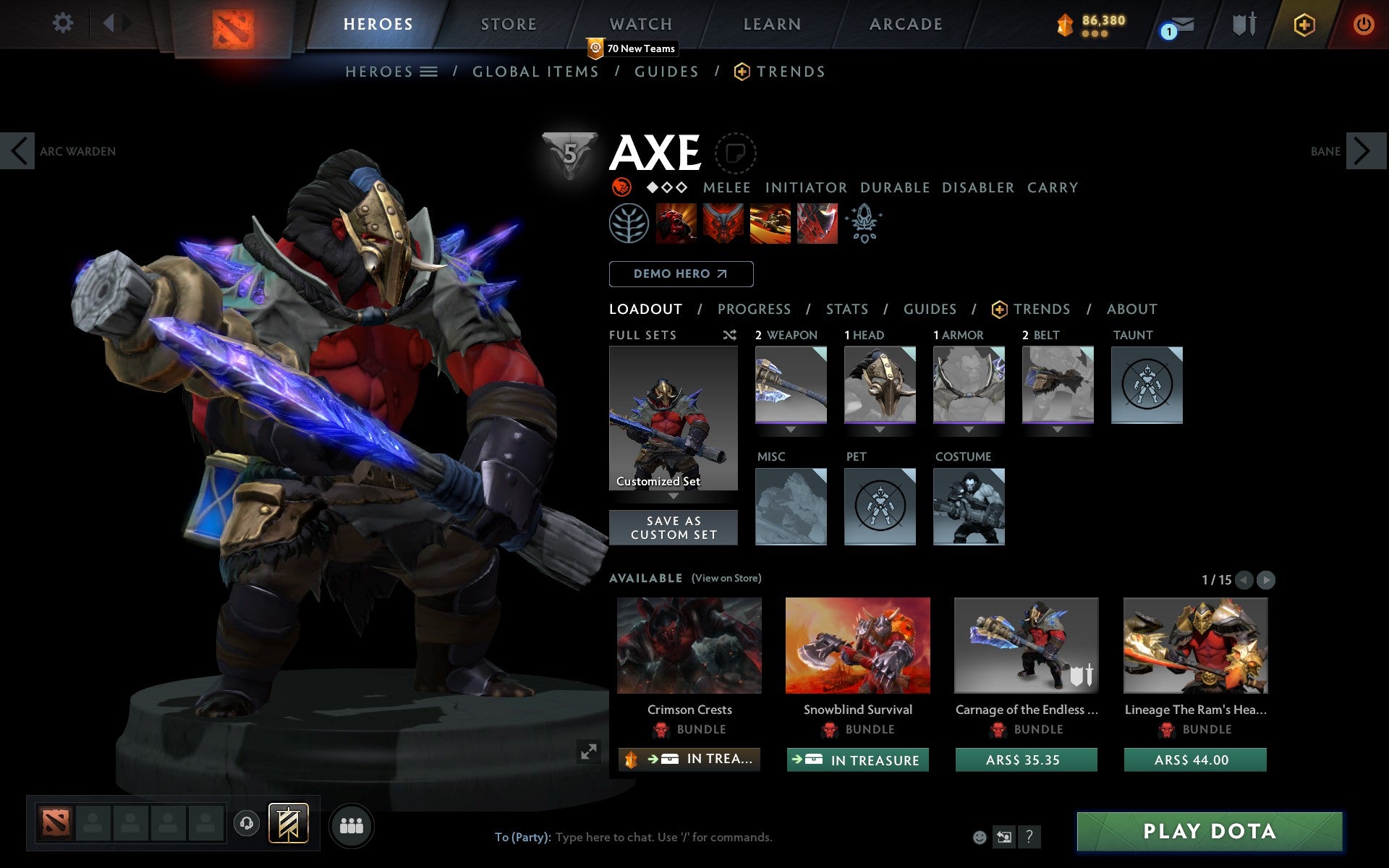
Task: Shuffle full sets with the random icon
Action: point(729,335)
